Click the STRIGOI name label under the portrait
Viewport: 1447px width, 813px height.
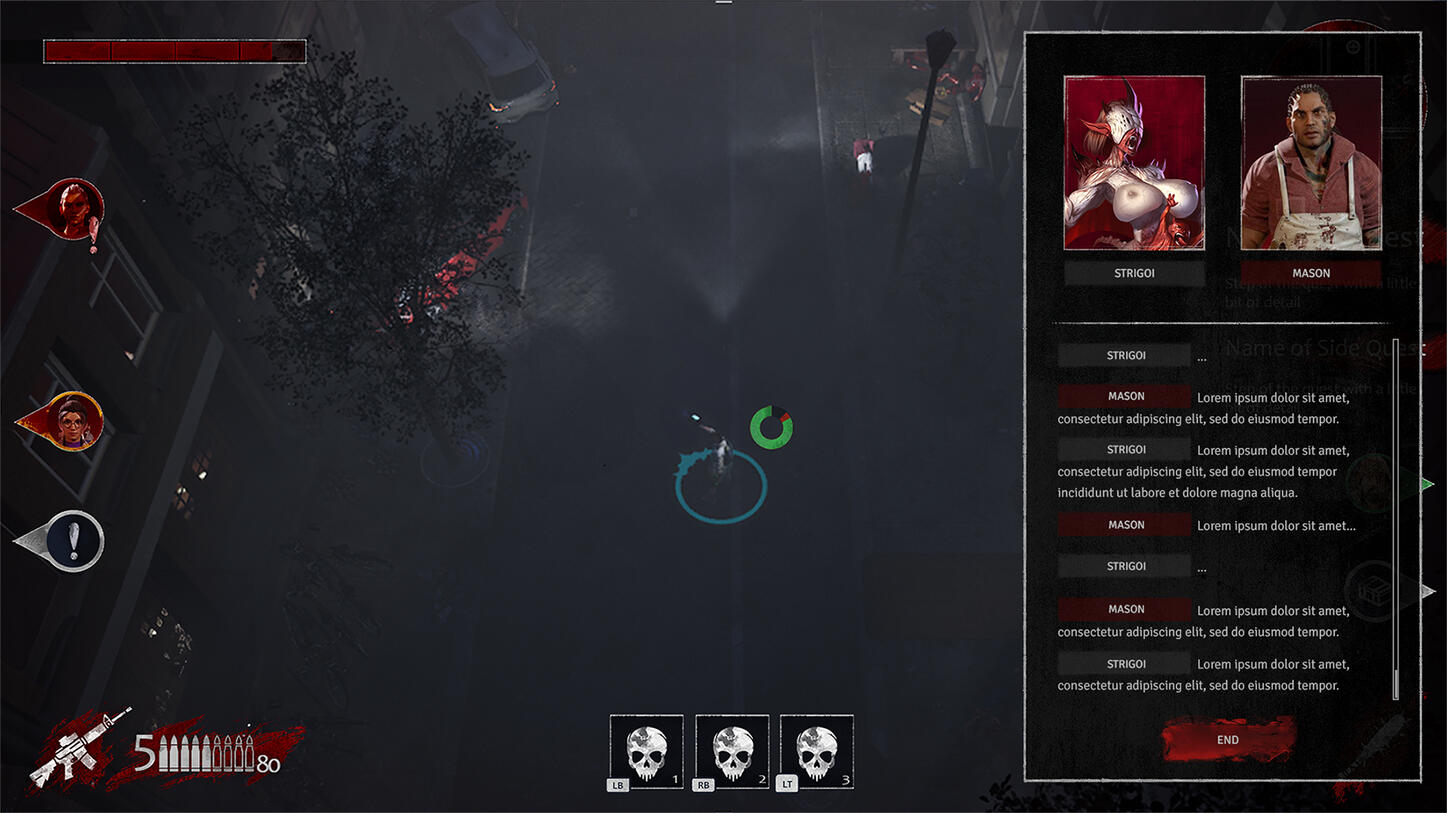point(1134,273)
